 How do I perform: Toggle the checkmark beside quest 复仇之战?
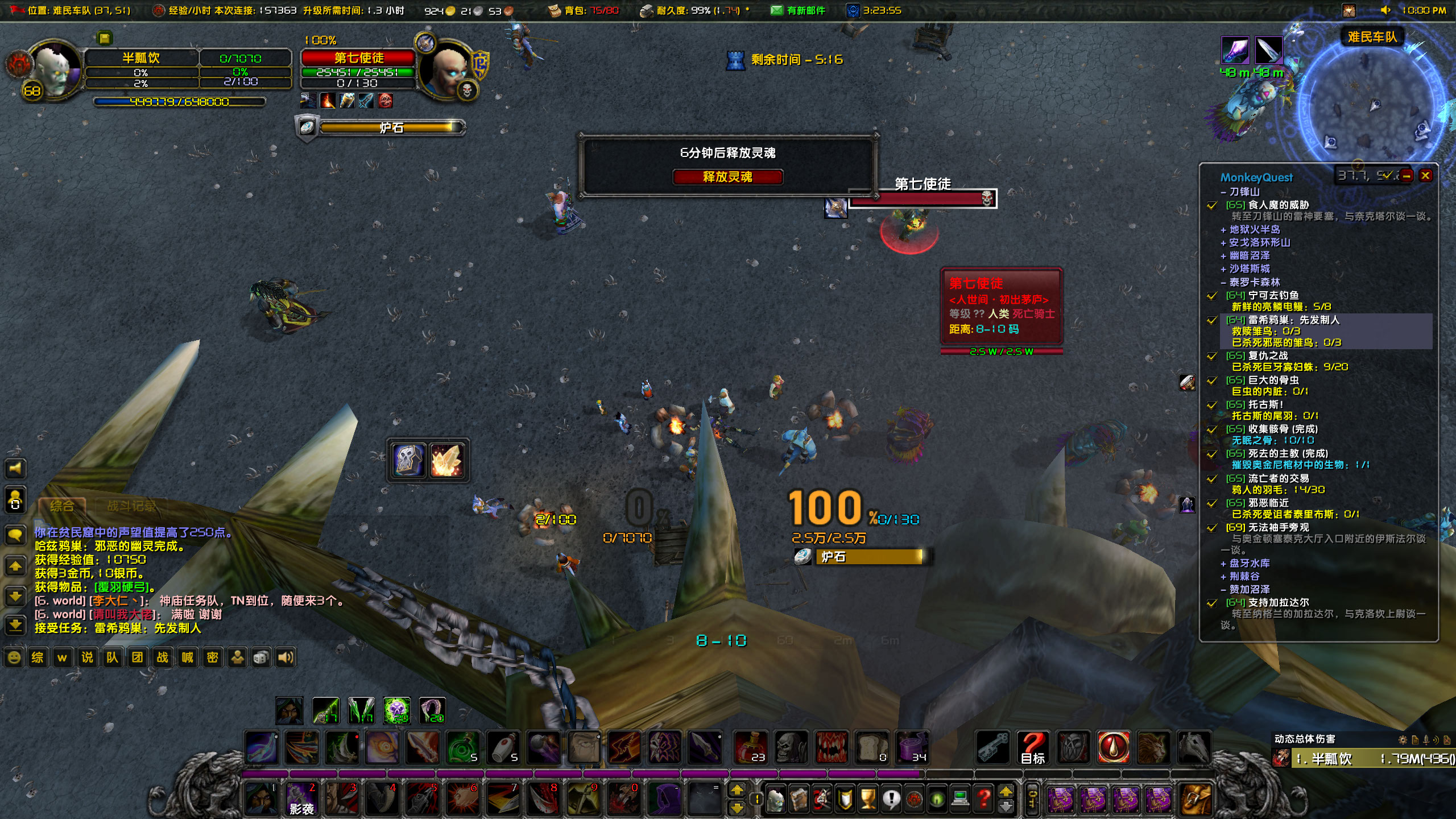coord(1211,355)
